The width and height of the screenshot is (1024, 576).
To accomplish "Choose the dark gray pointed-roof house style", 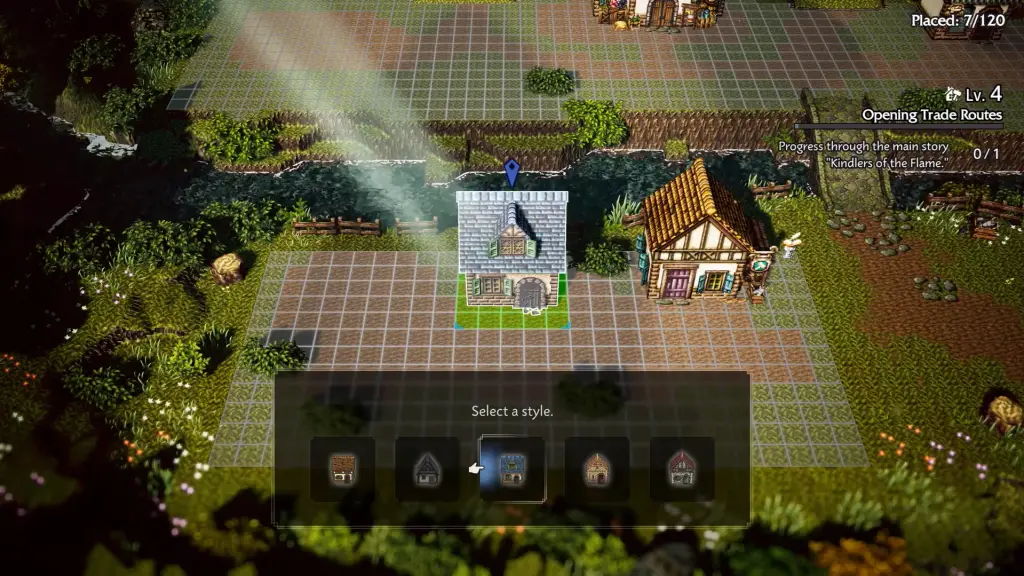I will 428,469.
